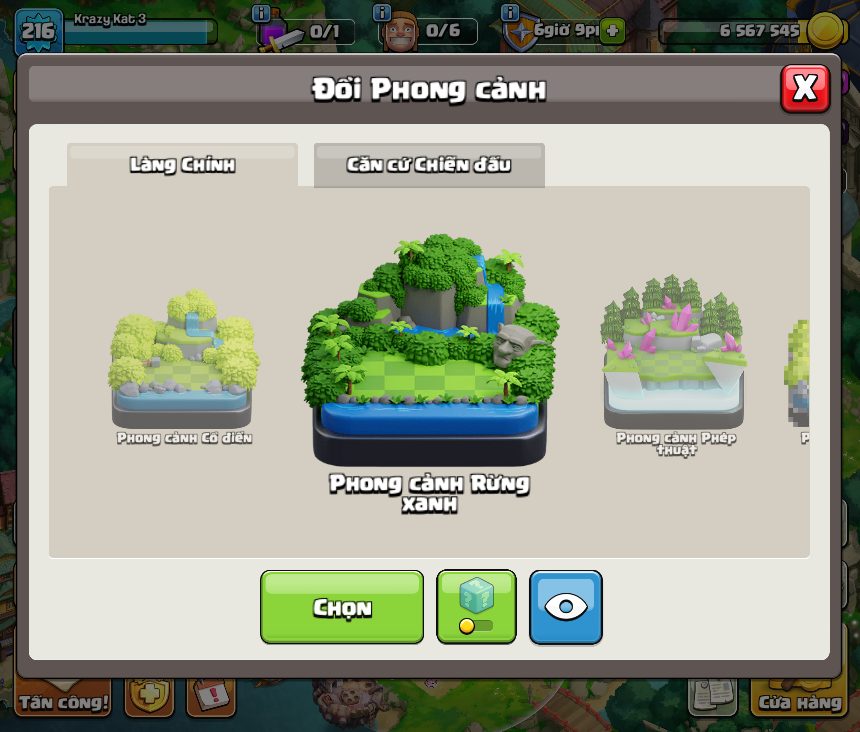Pick the Phong cảnh Phép thuật scenery
The width and height of the screenshot is (860, 732).
click(x=672, y=355)
